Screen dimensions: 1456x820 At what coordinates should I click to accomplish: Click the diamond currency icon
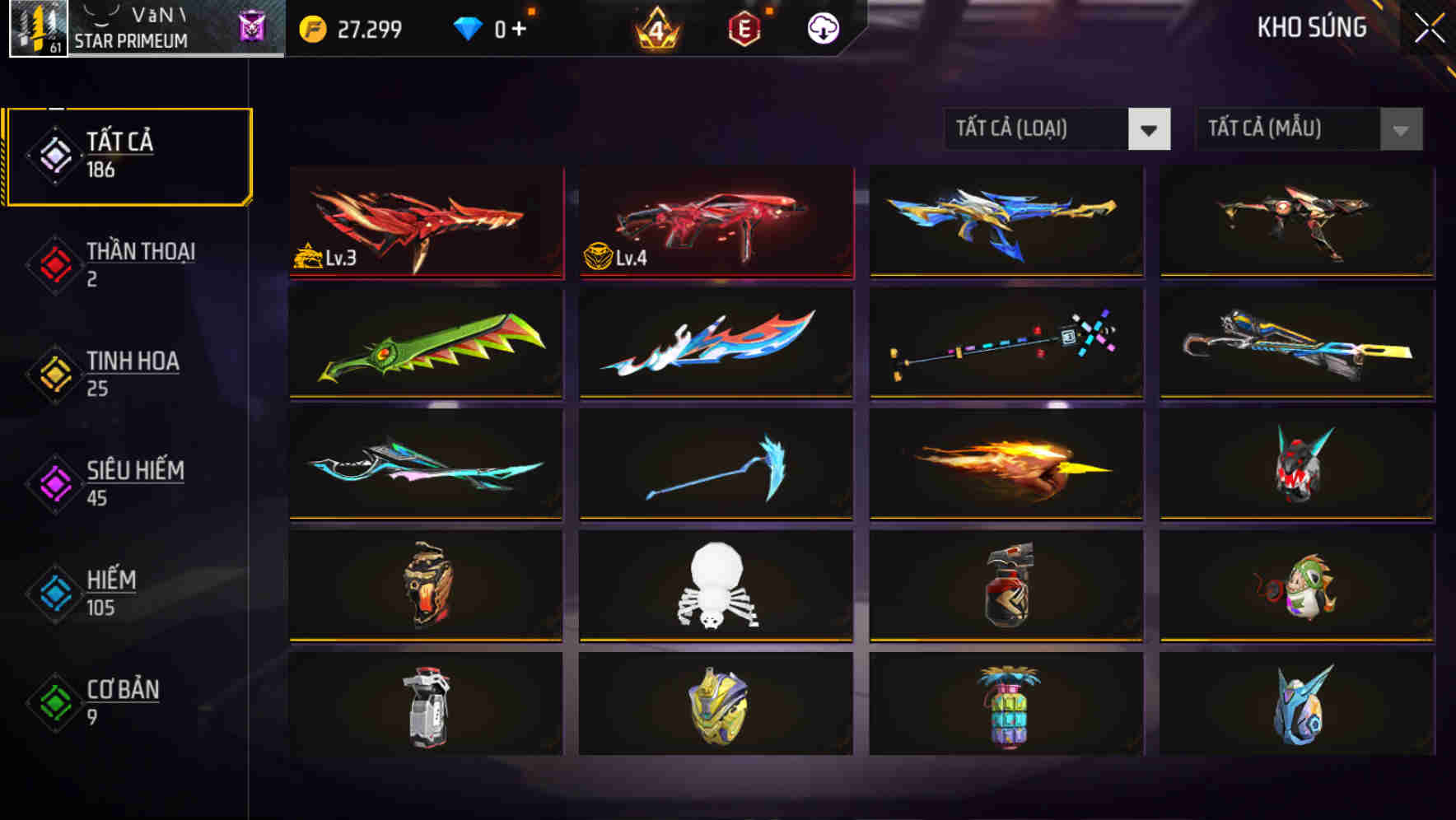468,28
